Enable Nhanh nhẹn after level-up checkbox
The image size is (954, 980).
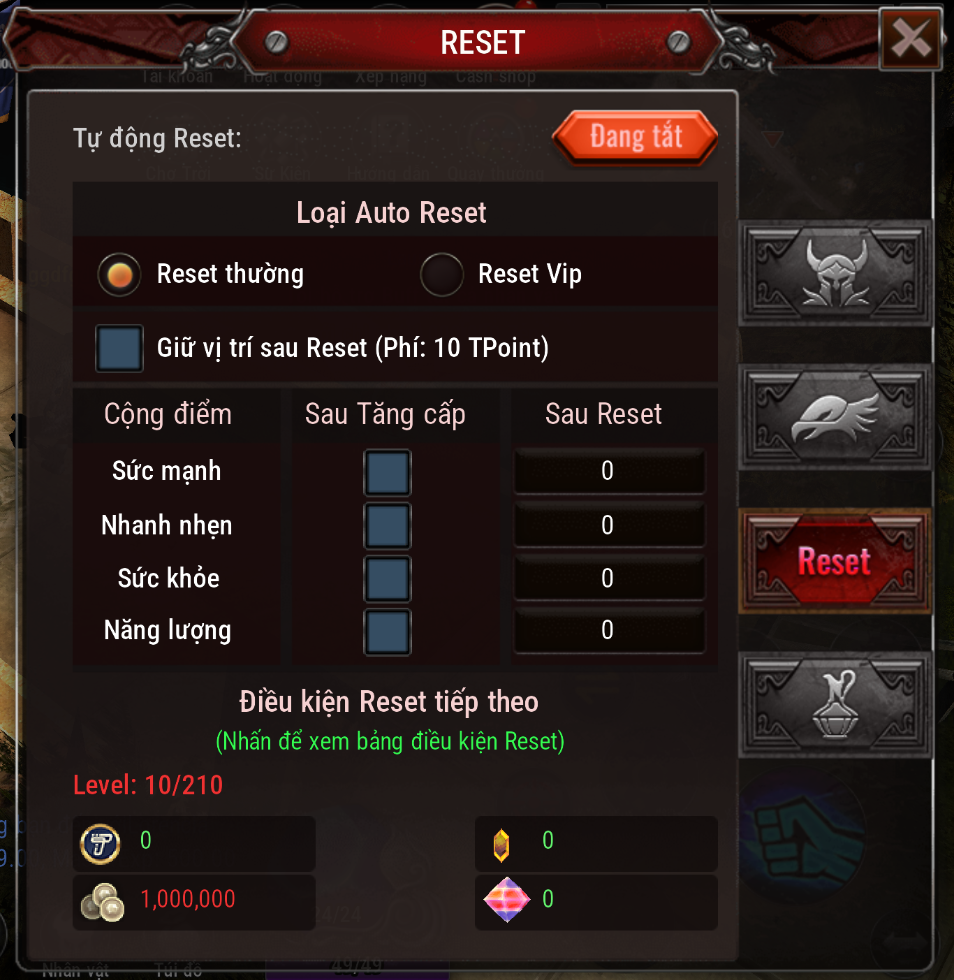387,525
